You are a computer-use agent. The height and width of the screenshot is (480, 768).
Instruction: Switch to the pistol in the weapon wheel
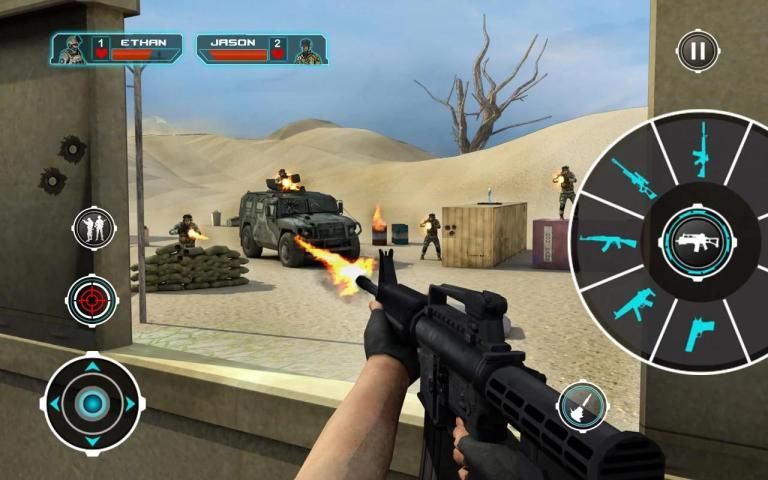point(697,334)
